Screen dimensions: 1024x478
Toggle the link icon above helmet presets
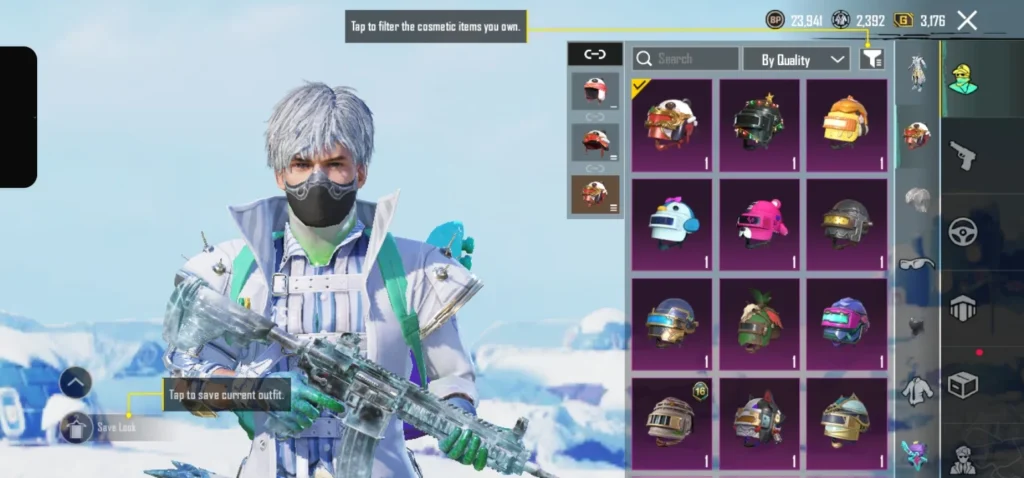(x=595, y=54)
